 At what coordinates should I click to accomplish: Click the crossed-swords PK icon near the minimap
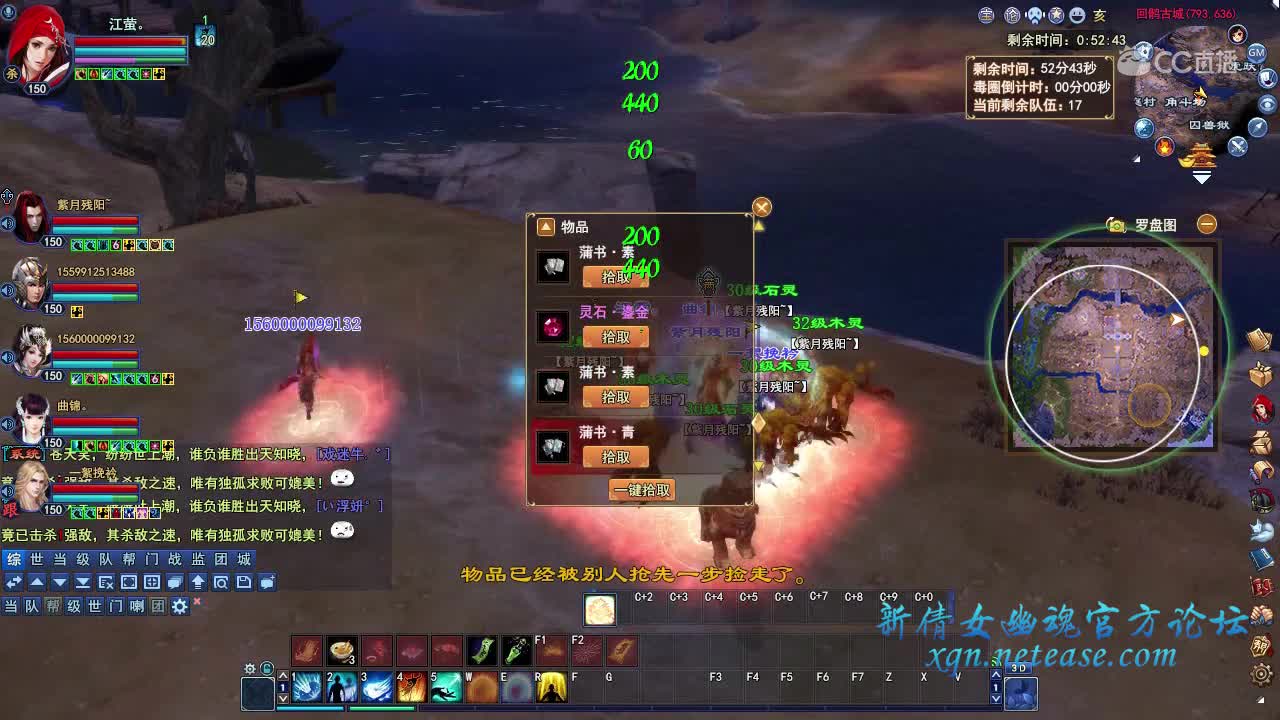click(1237, 147)
